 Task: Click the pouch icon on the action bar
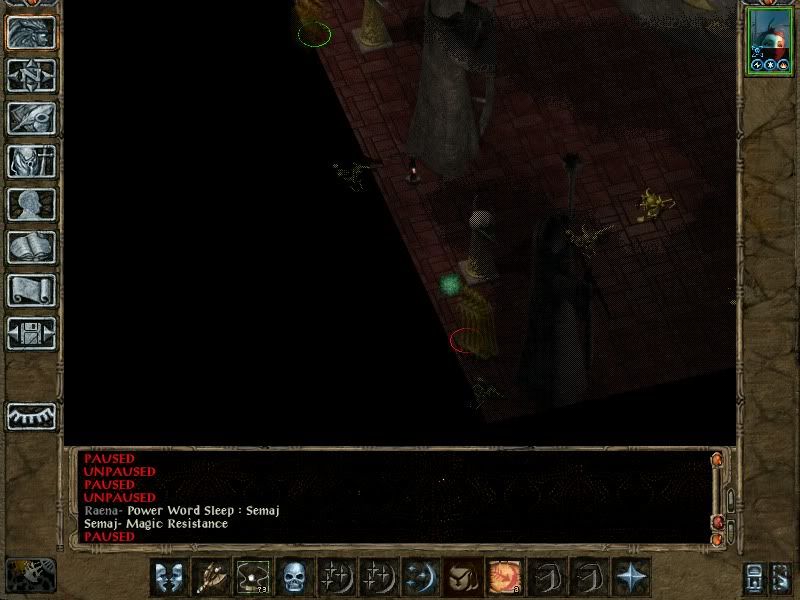pyautogui.click(x=462, y=577)
